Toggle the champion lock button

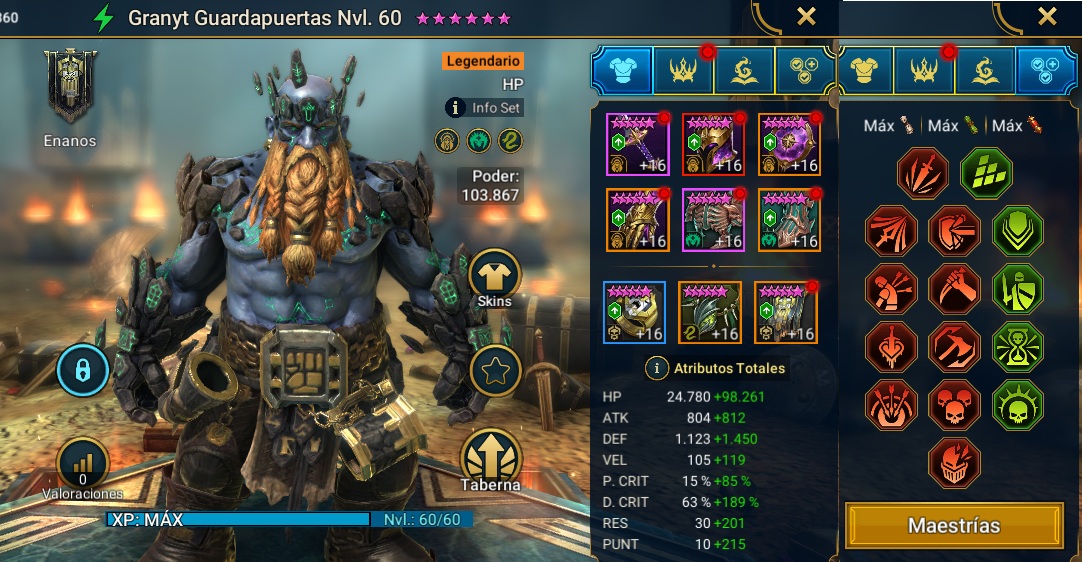pyautogui.click(x=83, y=372)
